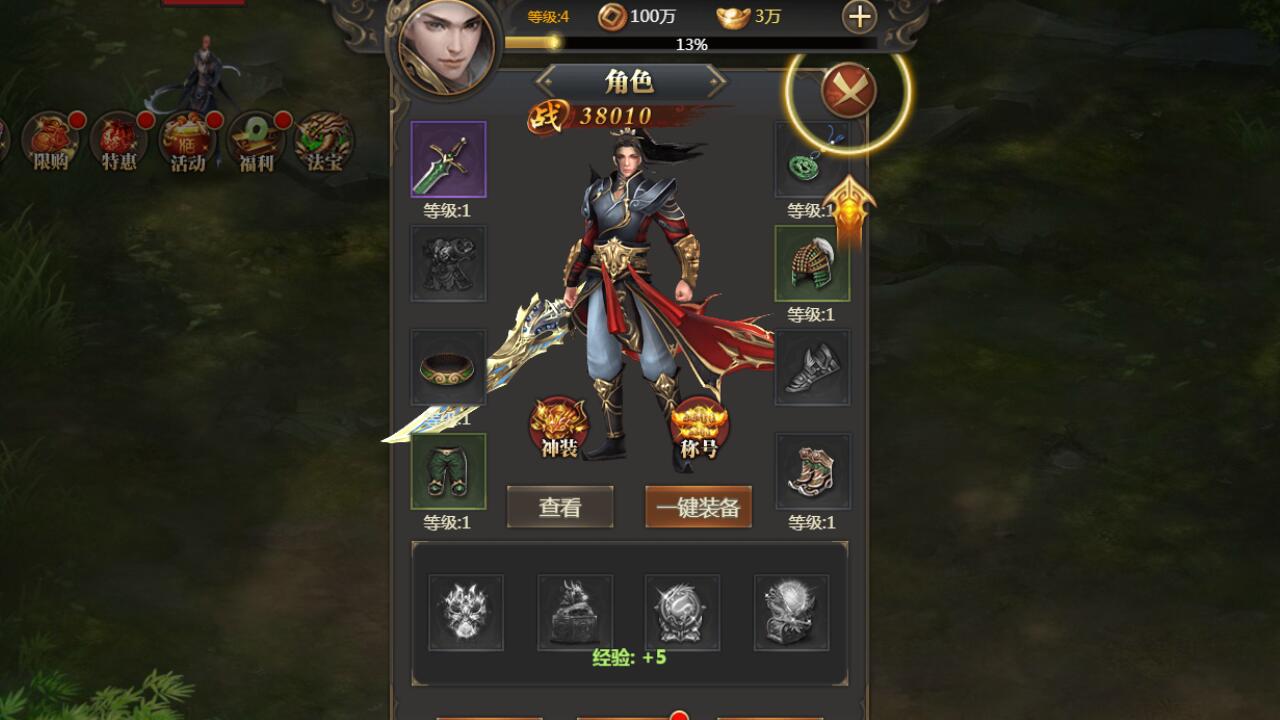Select the jade ring equipment slot
1280x720 pixels.
(448, 367)
